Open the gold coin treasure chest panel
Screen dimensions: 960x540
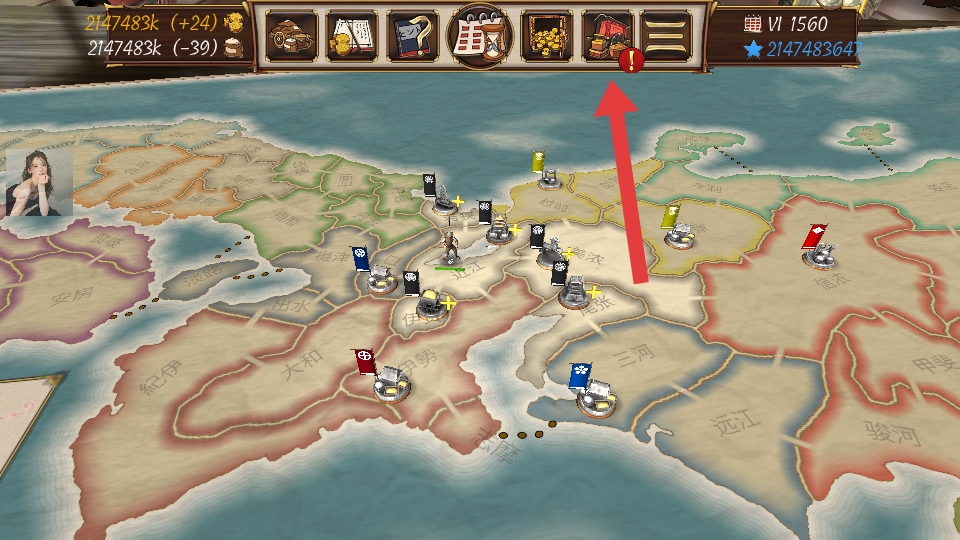546,36
